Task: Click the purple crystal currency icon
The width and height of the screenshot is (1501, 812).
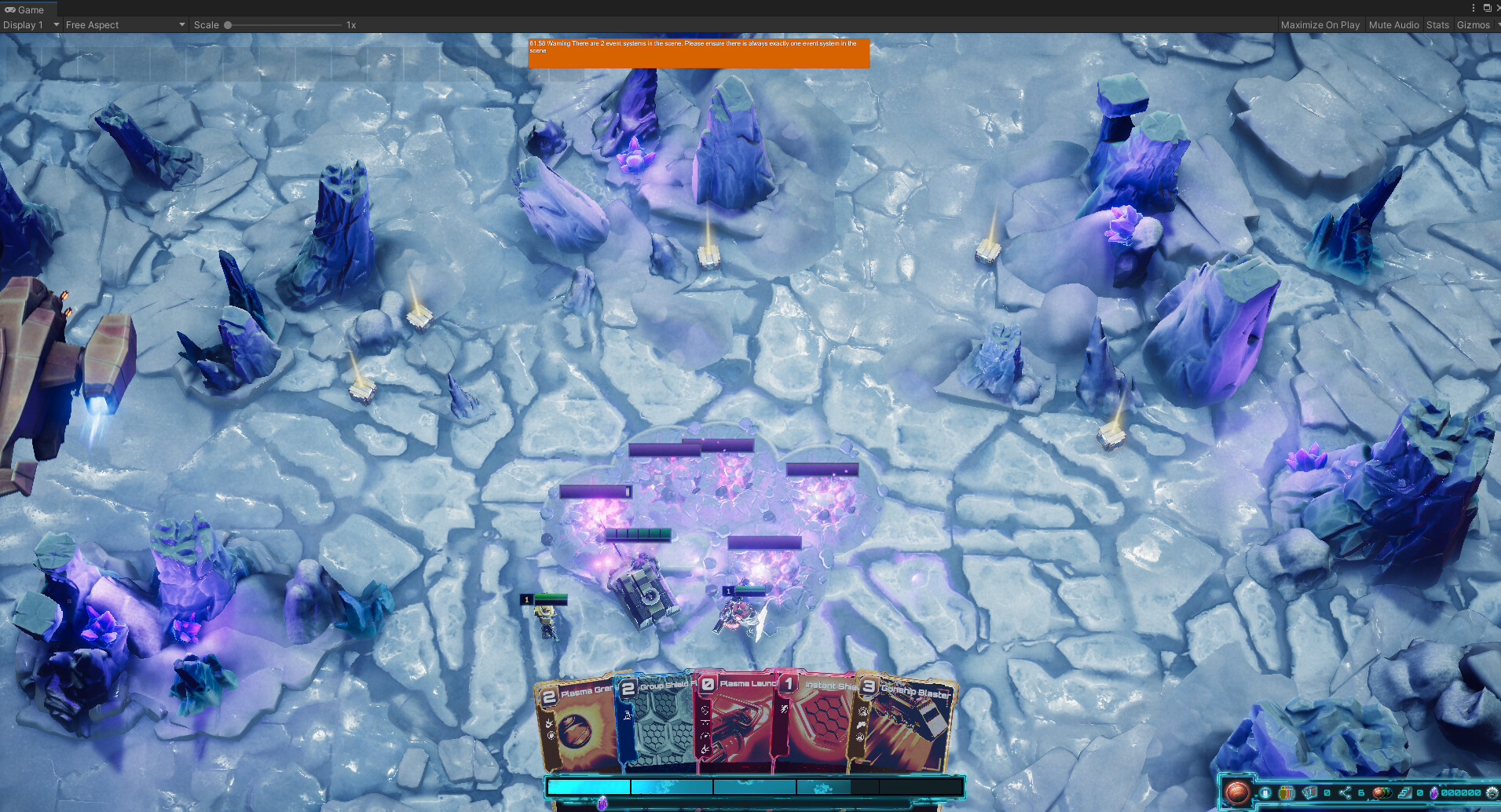Action: click(1433, 793)
